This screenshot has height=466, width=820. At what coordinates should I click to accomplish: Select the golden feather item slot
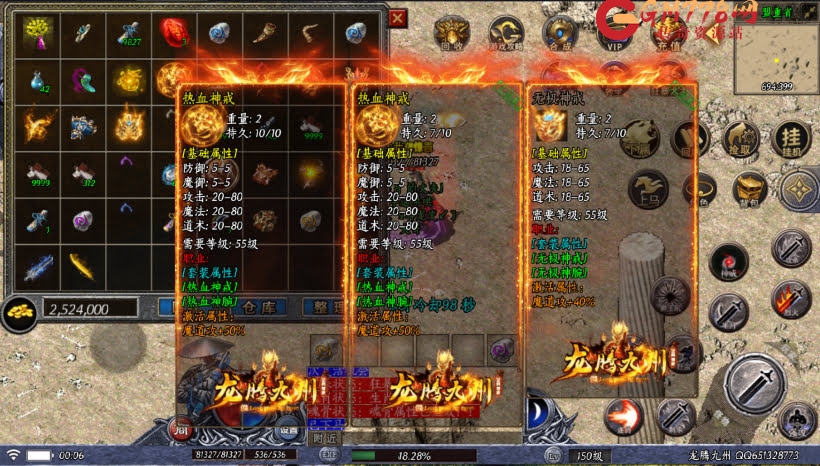point(81,265)
